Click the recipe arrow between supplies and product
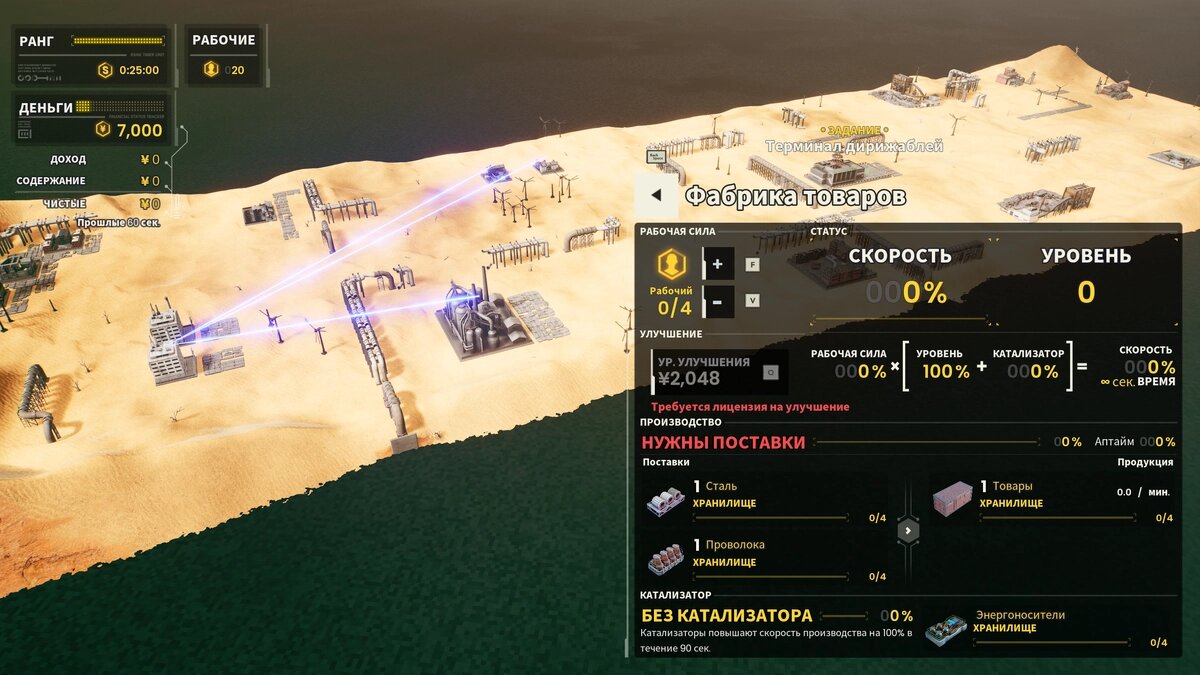 coord(908,530)
